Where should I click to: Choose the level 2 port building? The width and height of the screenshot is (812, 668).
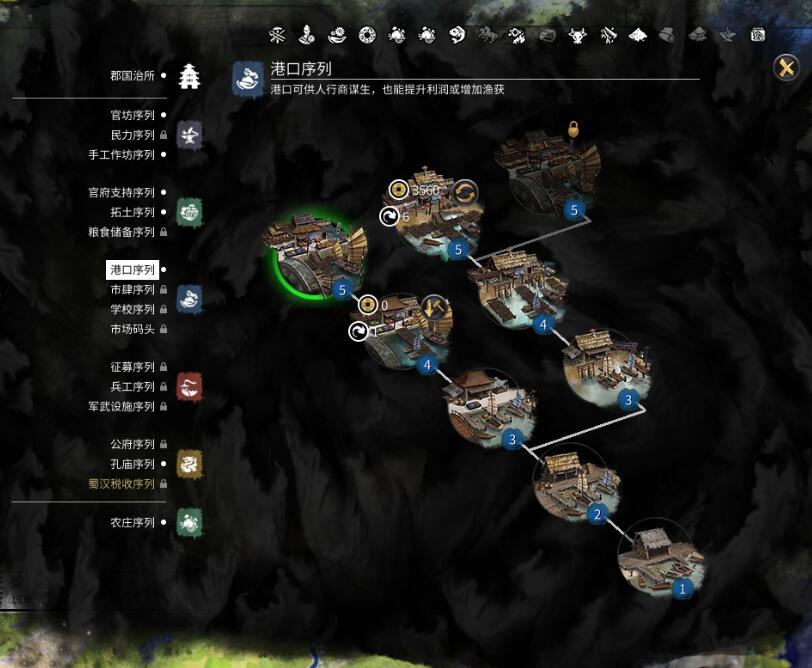(x=575, y=484)
